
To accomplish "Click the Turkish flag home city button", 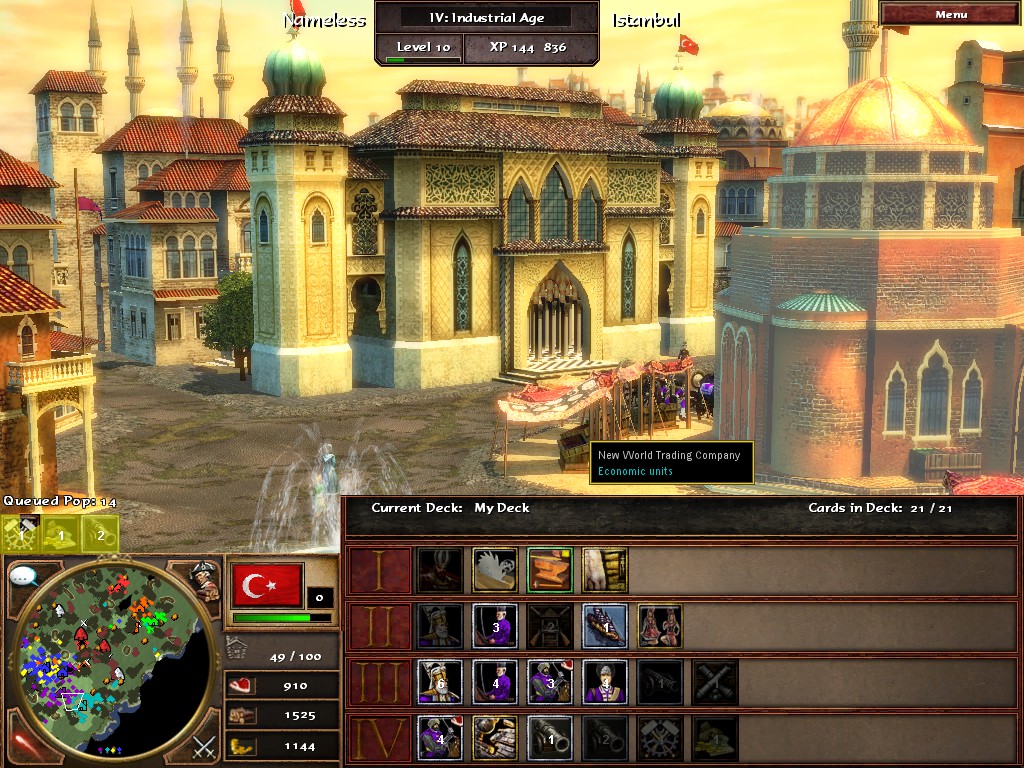I will pyautogui.click(x=267, y=584).
